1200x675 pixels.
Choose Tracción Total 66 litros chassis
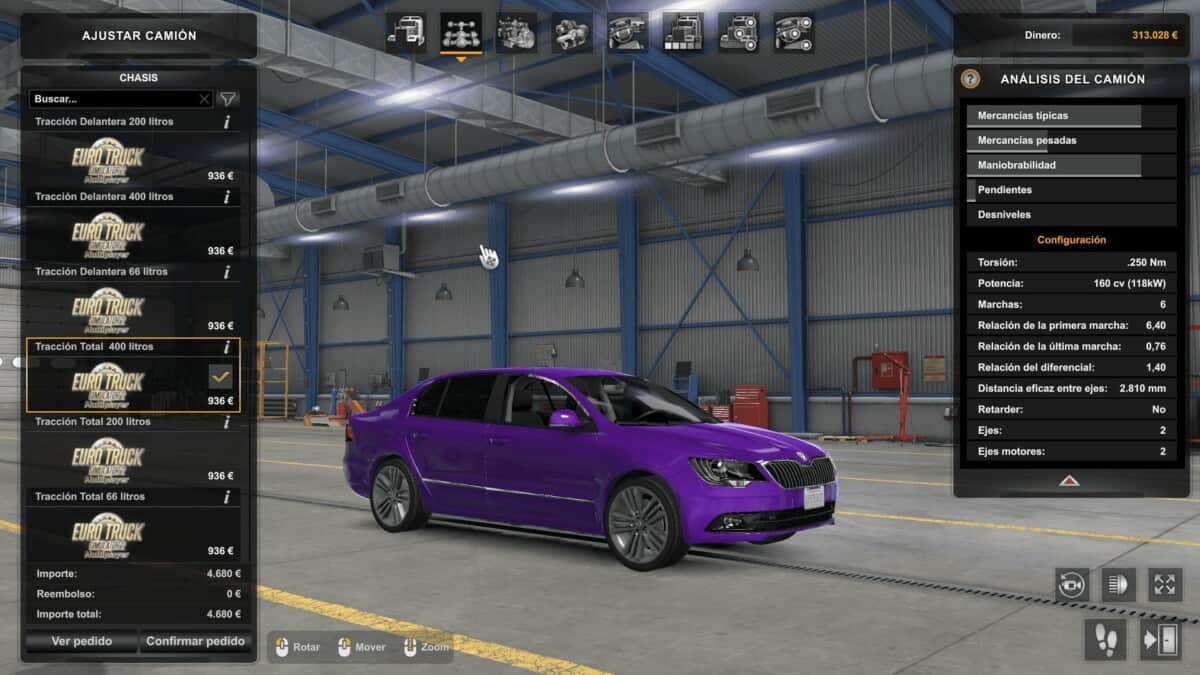pos(132,535)
